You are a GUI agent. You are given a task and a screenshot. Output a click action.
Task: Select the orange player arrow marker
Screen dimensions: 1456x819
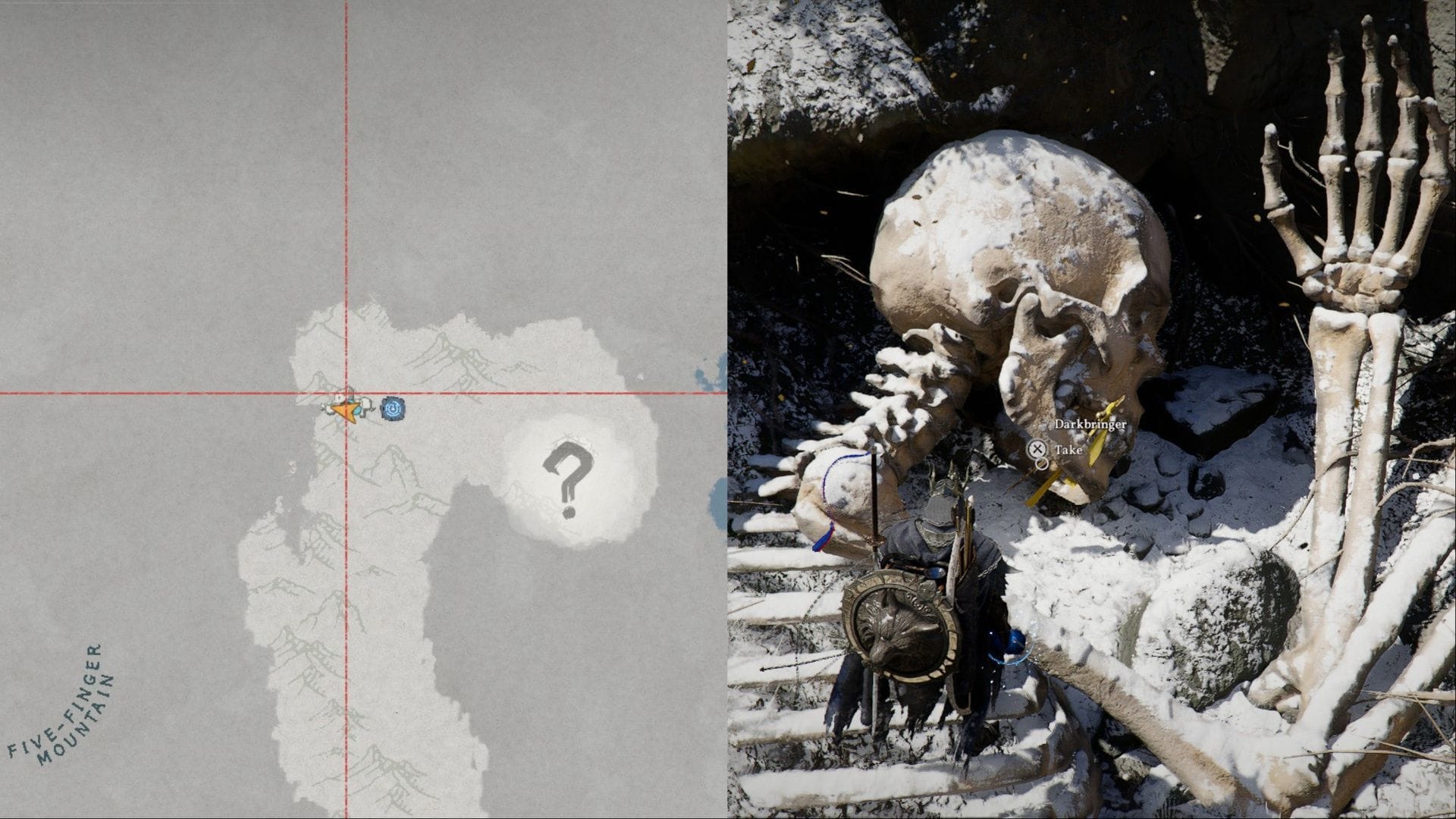[345, 410]
